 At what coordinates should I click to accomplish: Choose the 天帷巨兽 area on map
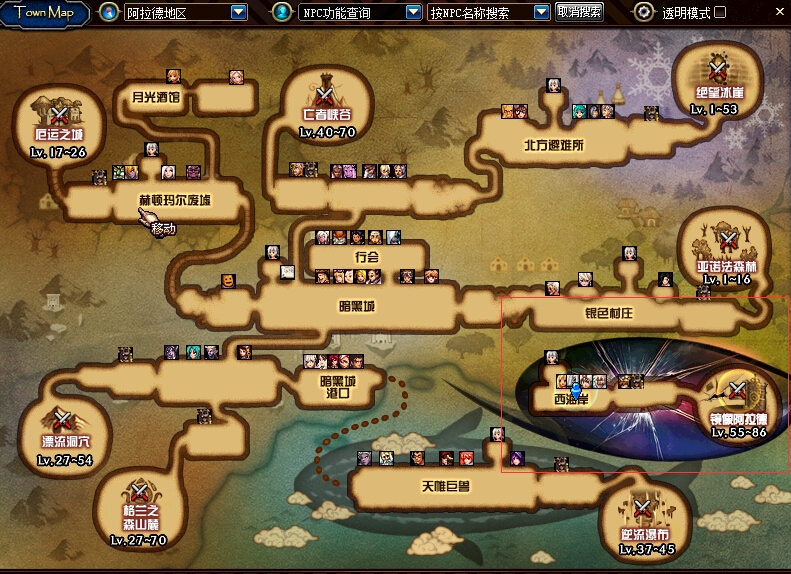[x=445, y=487]
